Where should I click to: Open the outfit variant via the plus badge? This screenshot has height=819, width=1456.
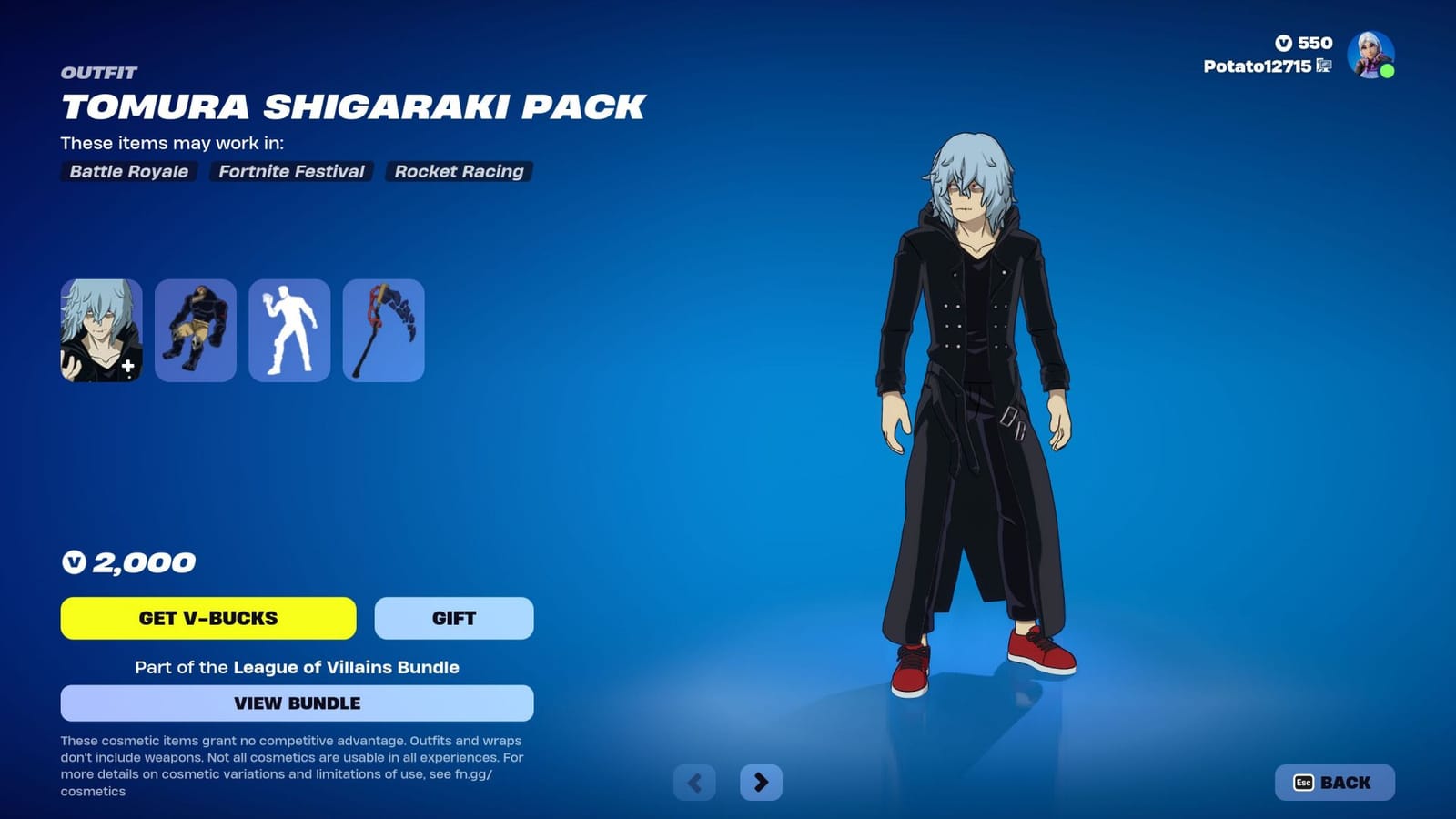coord(129,368)
